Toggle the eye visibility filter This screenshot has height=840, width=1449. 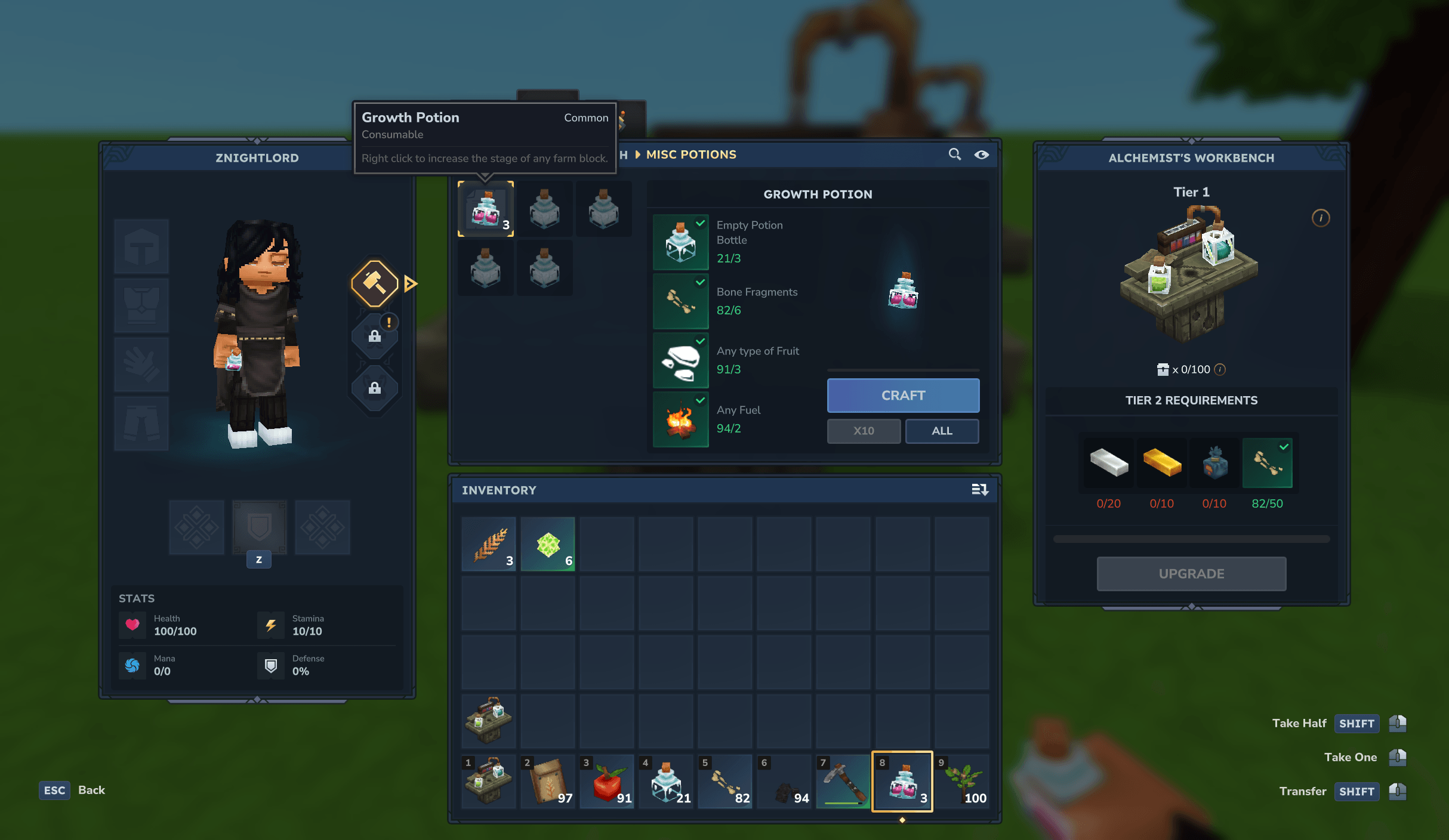coord(981,155)
